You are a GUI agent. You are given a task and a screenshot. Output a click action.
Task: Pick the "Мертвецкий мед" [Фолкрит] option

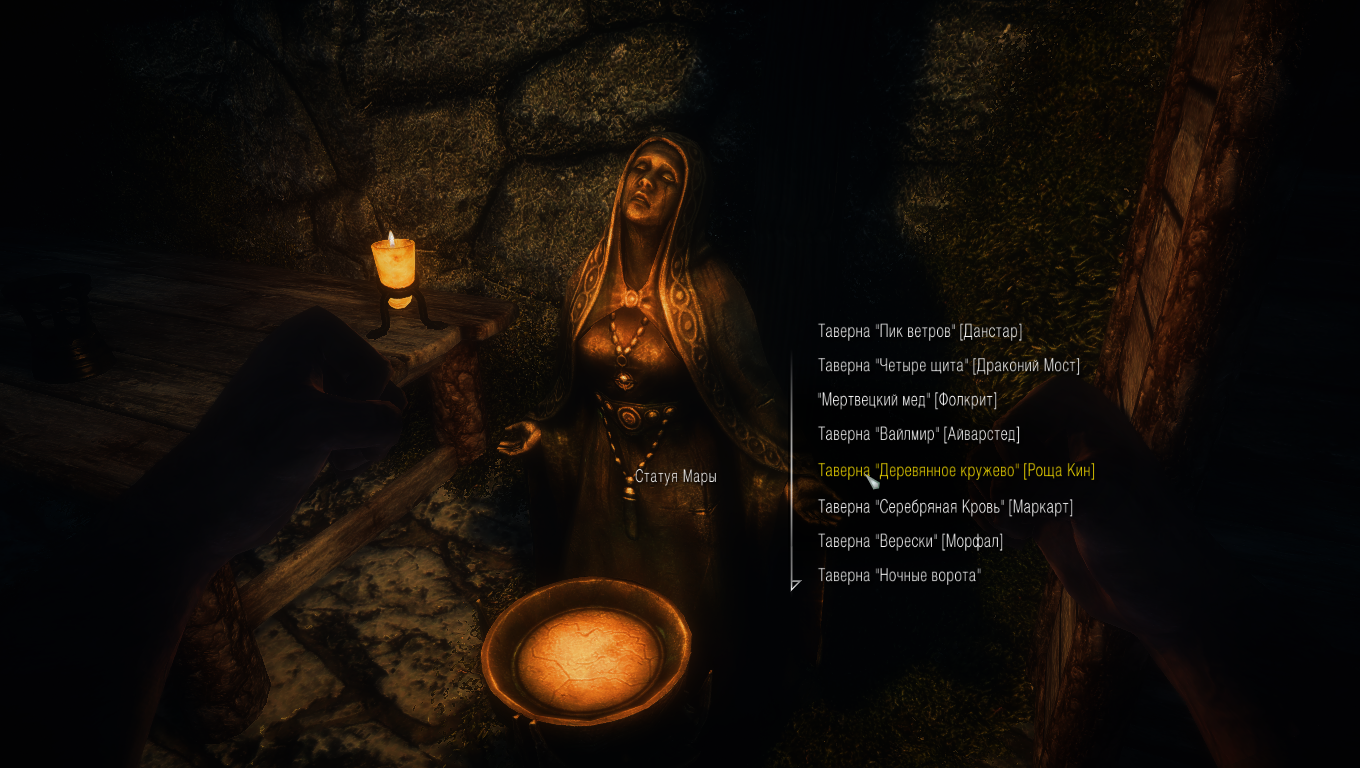point(906,399)
